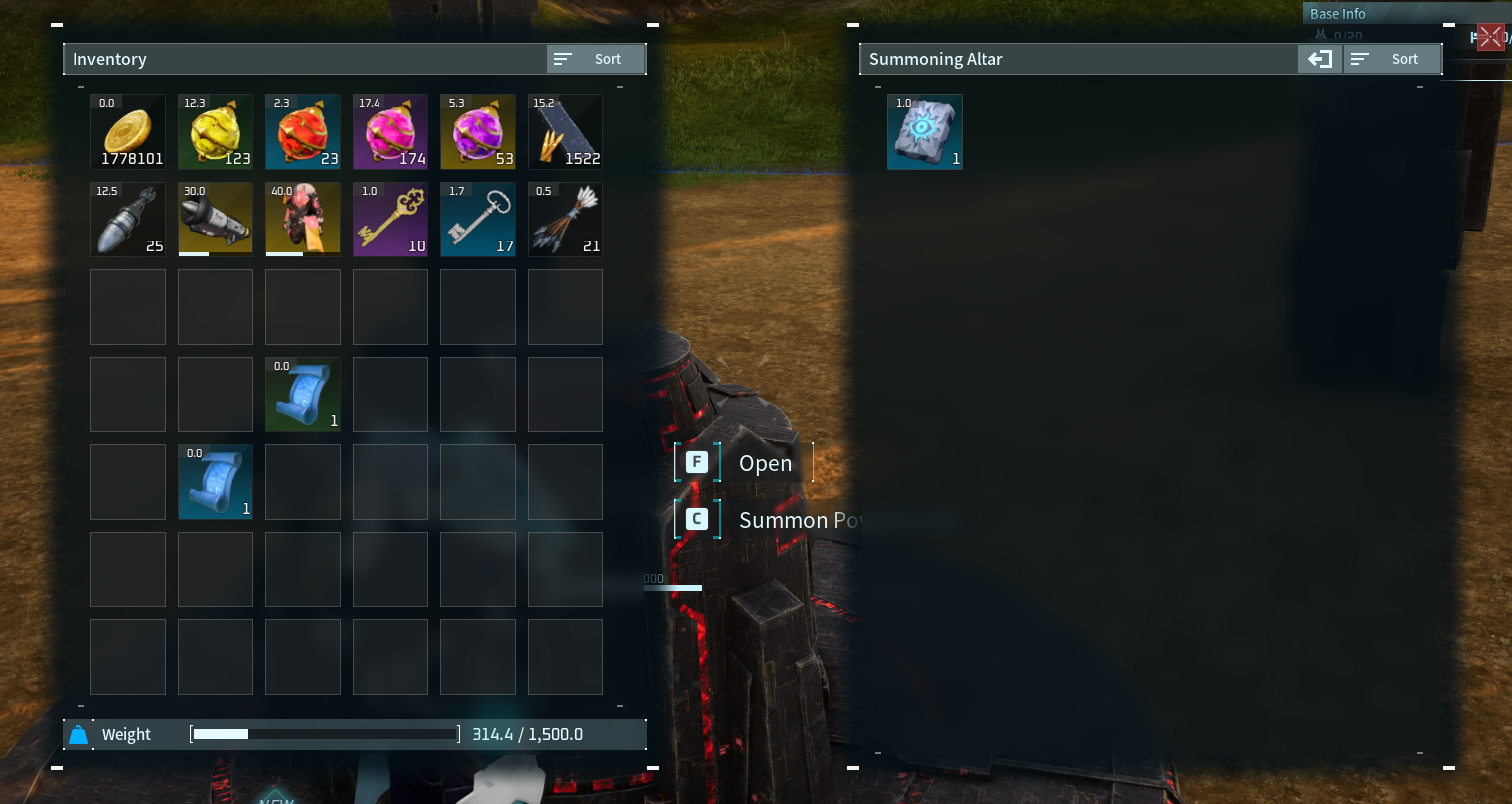Image resolution: width=1512 pixels, height=804 pixels.
Task: Click the second blue schematic scroll below the first
Action: click(x=215, y=482)
